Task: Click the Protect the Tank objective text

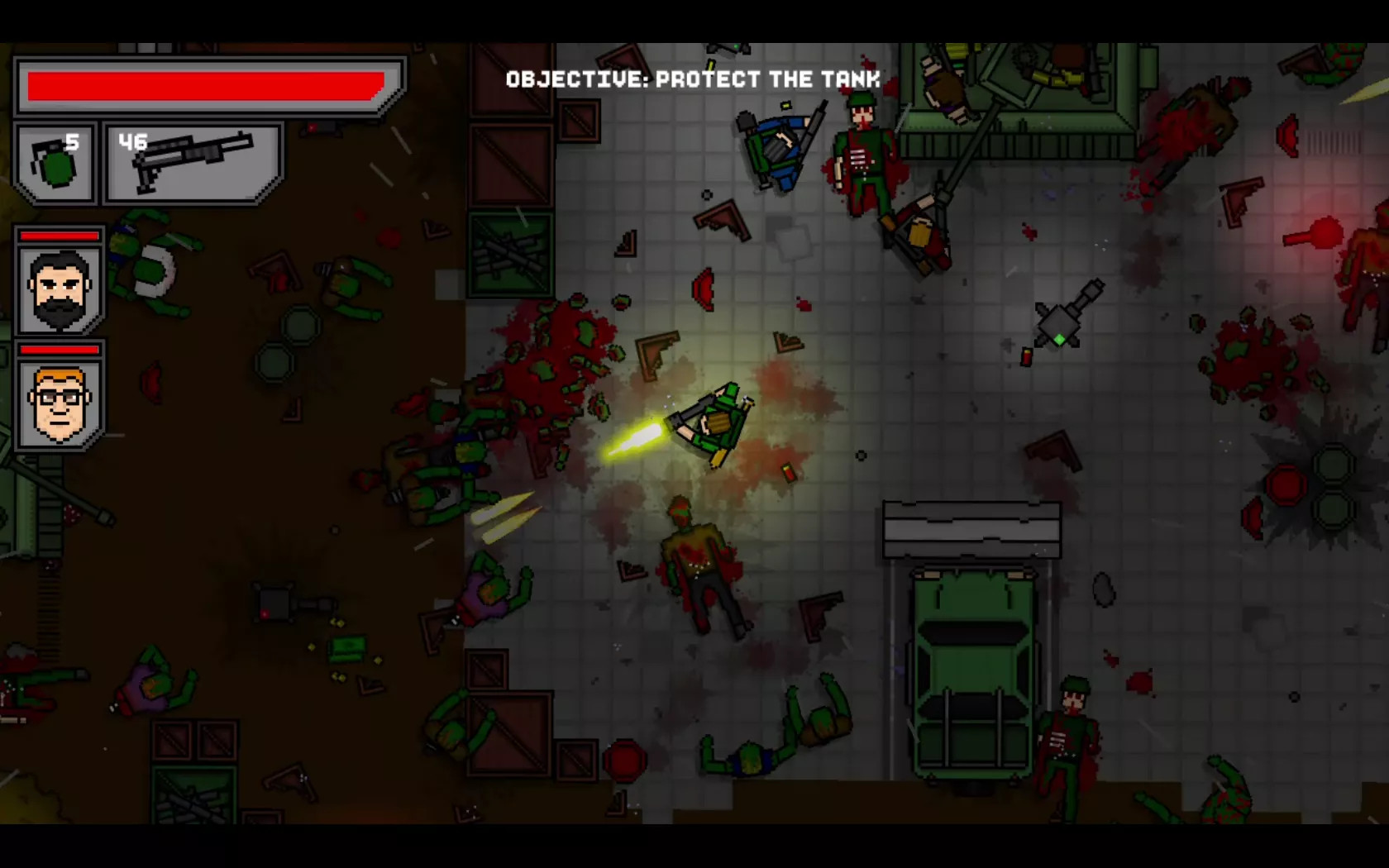Action: click(693, 79)
